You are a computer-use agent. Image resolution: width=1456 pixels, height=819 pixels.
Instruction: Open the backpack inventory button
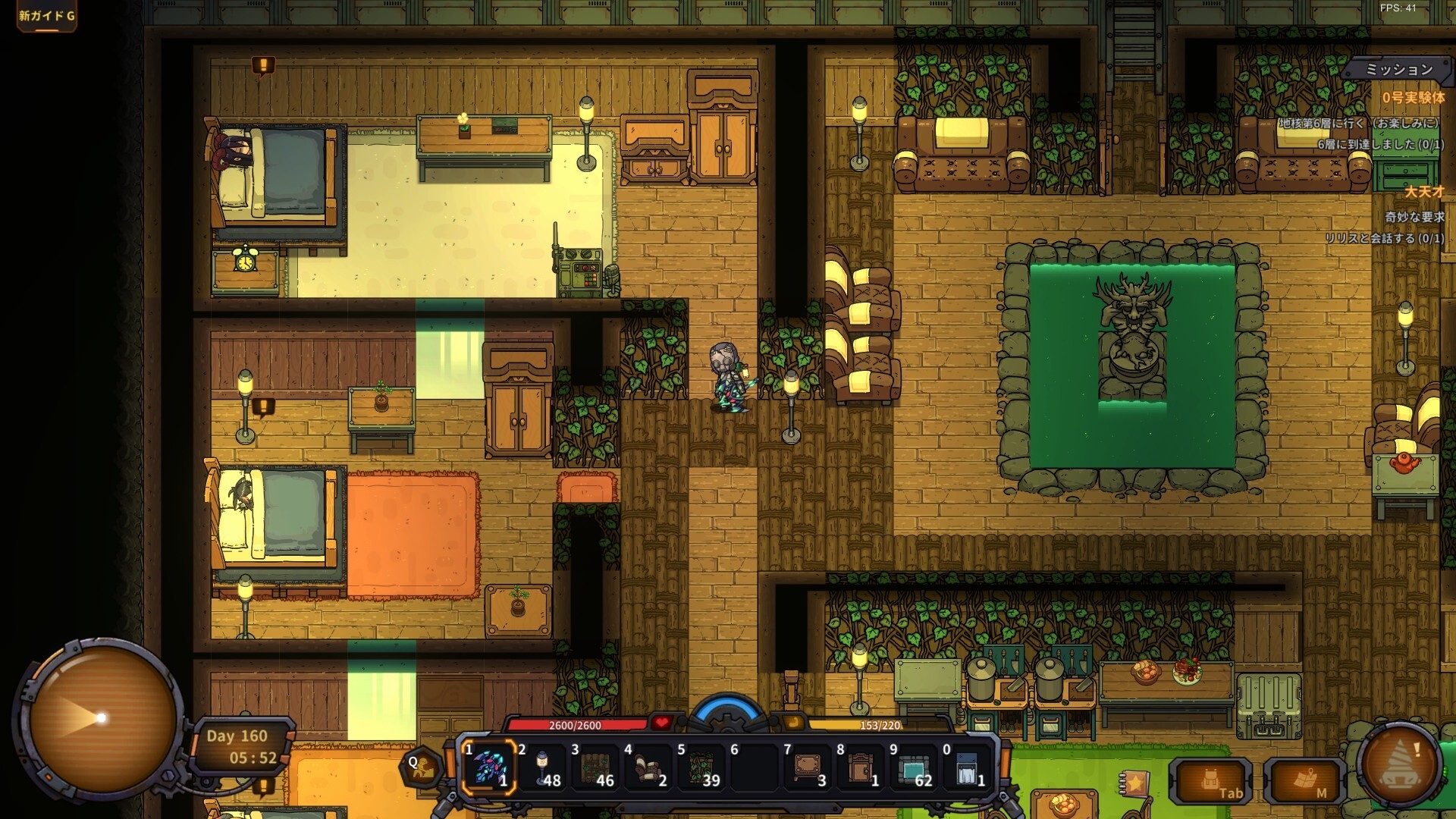pyautogui.click(x=1211, y=782)
